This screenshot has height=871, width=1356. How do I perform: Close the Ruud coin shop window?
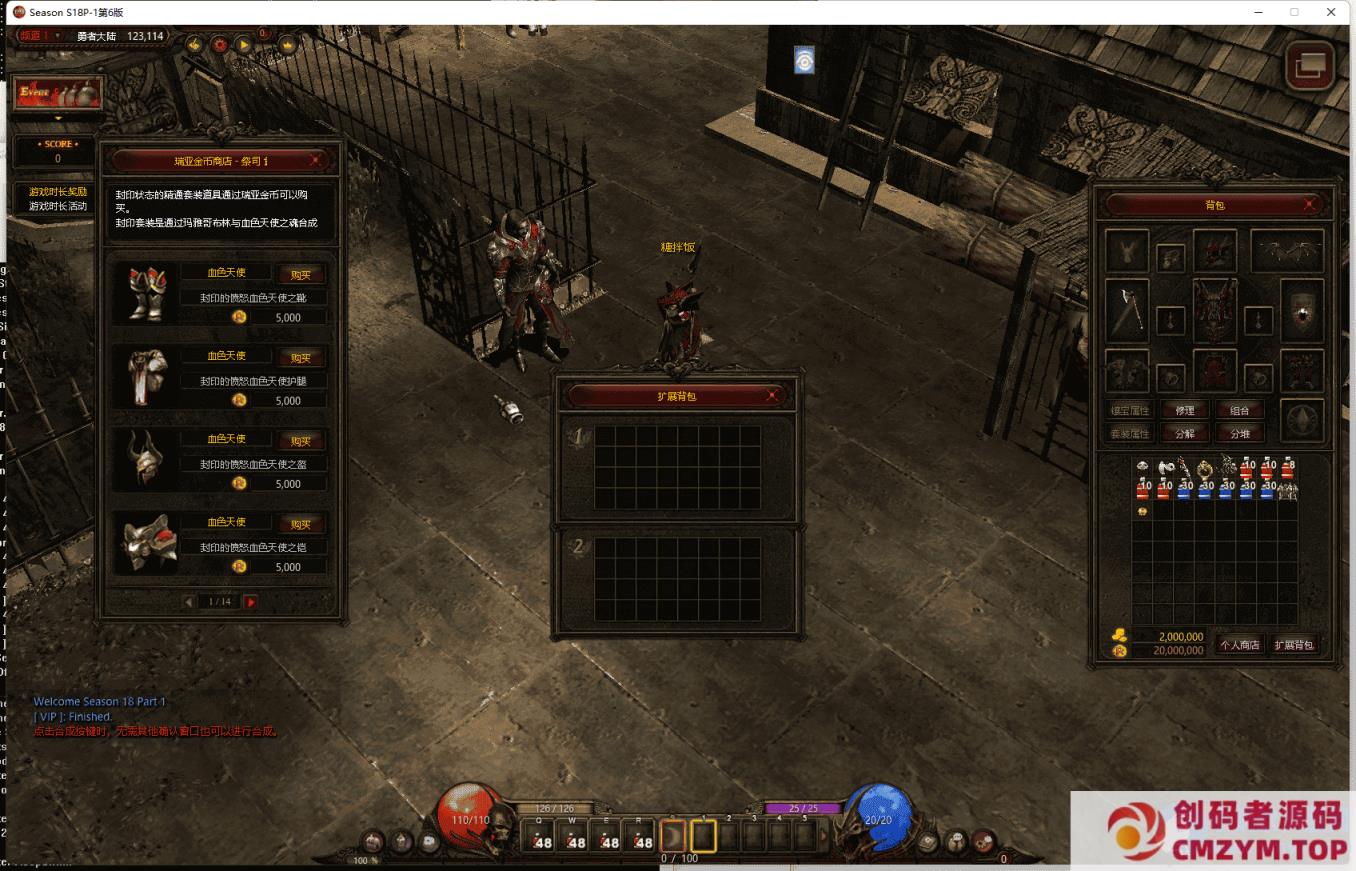pyautogui.click(x=316, y=160)
